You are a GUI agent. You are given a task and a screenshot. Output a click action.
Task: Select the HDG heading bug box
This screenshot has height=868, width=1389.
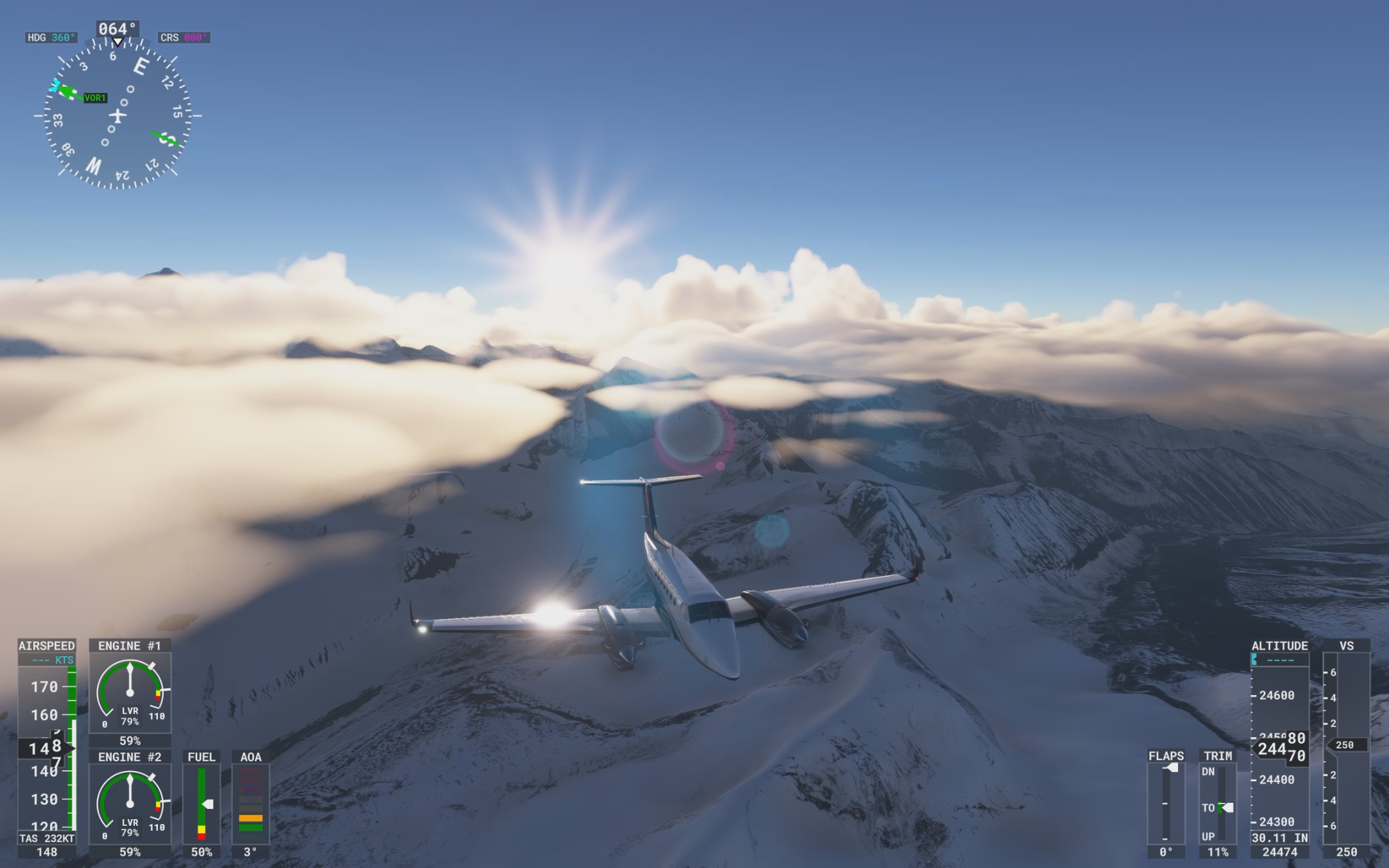52,37
